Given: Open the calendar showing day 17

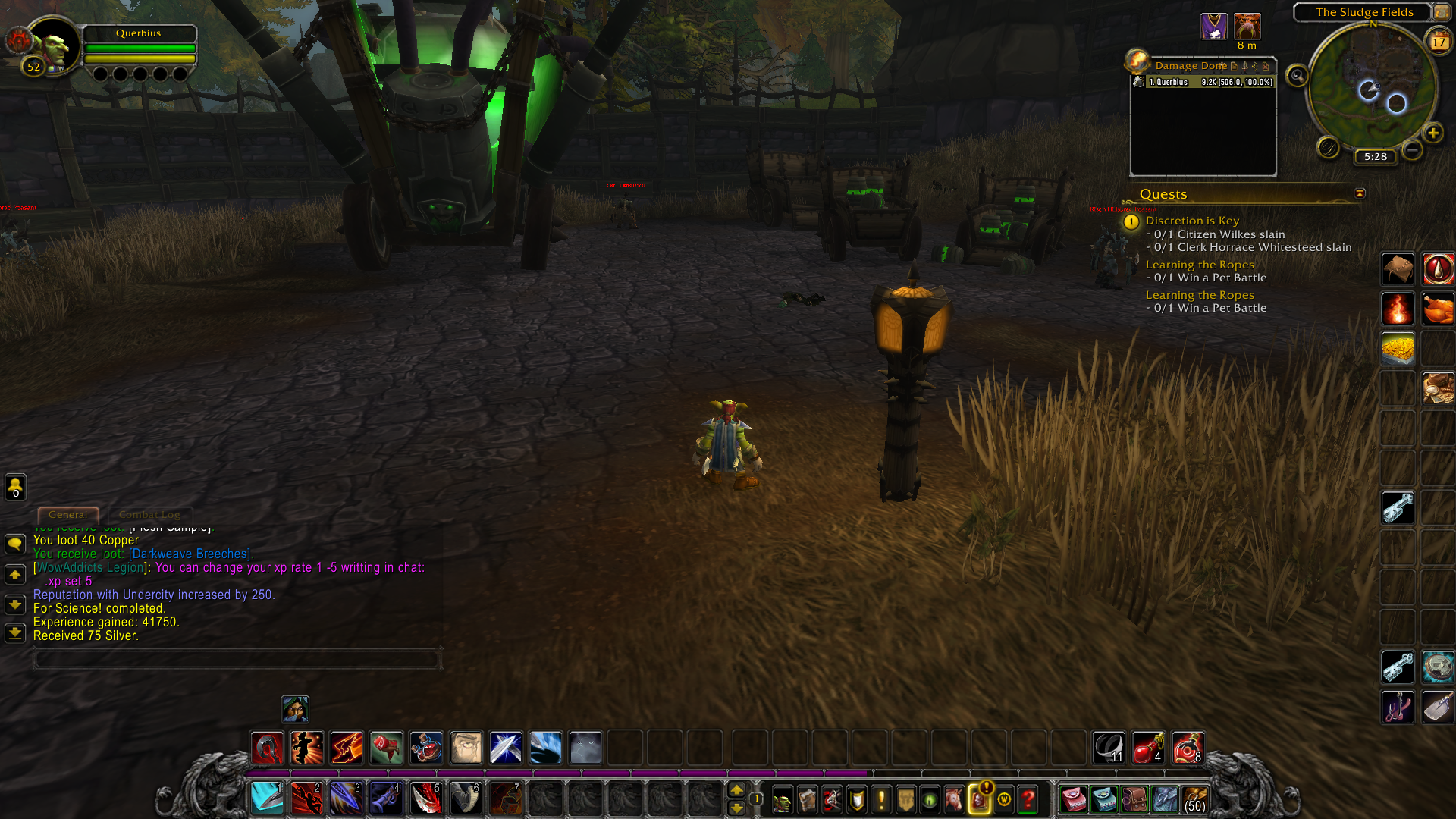Looking at the screenshot, I should click(x=1439, y=42).
